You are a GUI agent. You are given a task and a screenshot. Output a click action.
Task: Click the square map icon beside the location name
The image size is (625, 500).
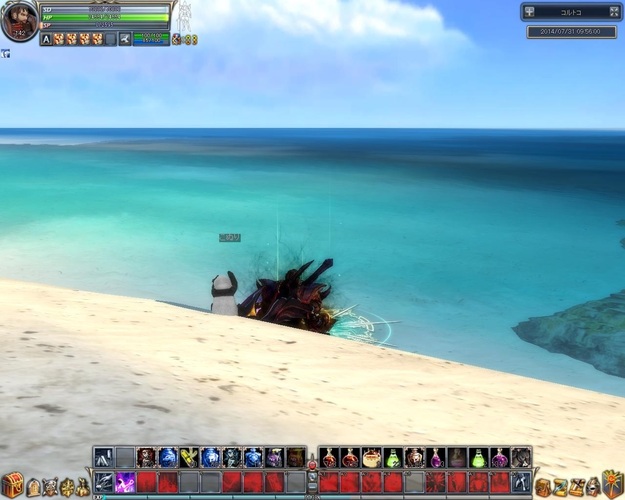530,12
